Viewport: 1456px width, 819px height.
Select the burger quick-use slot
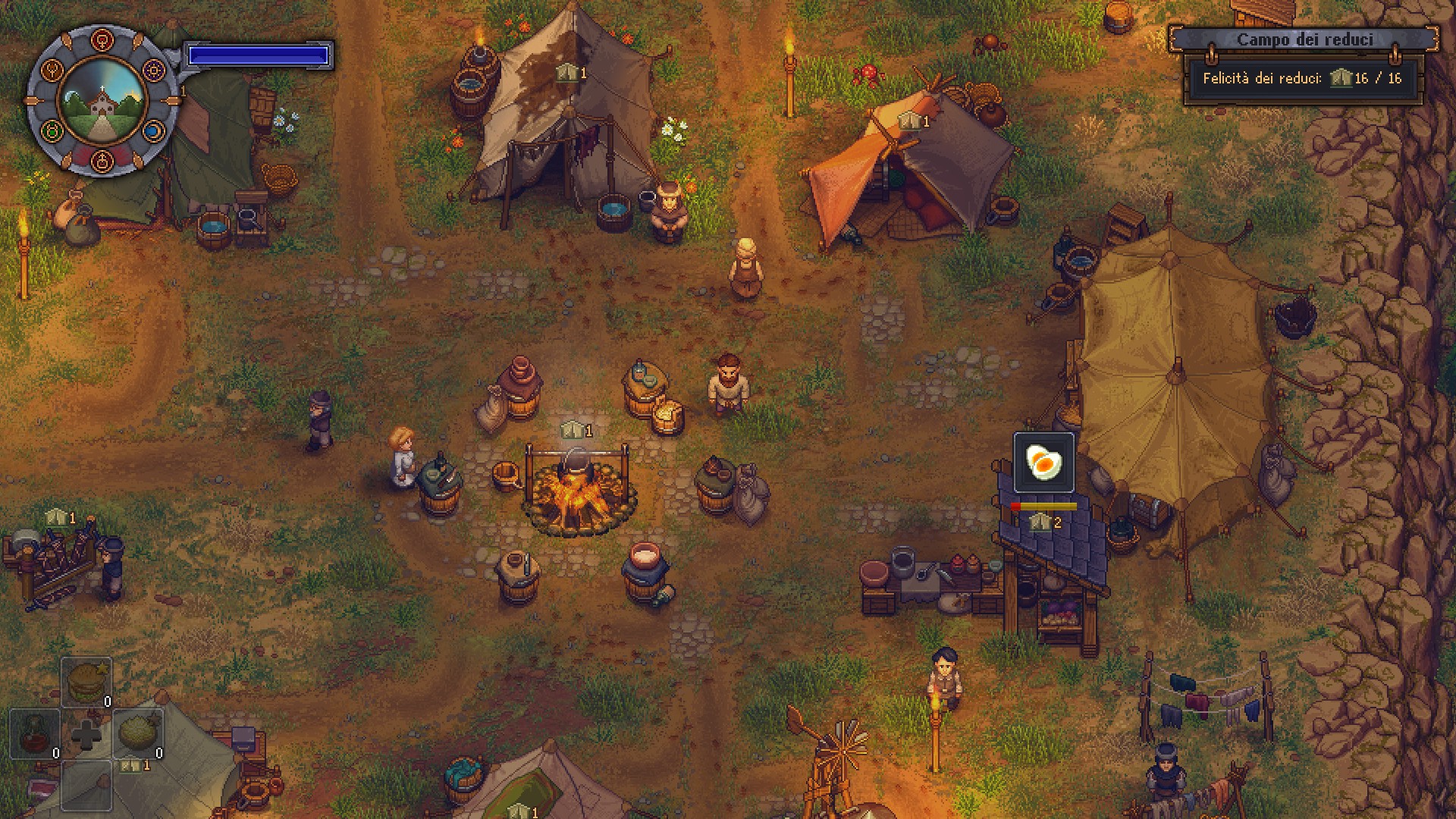(x=86, y=682)
